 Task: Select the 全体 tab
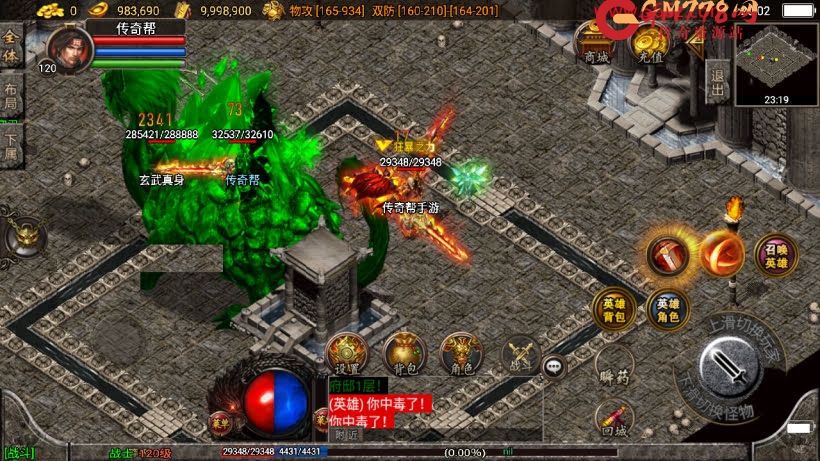click(11, 48)
